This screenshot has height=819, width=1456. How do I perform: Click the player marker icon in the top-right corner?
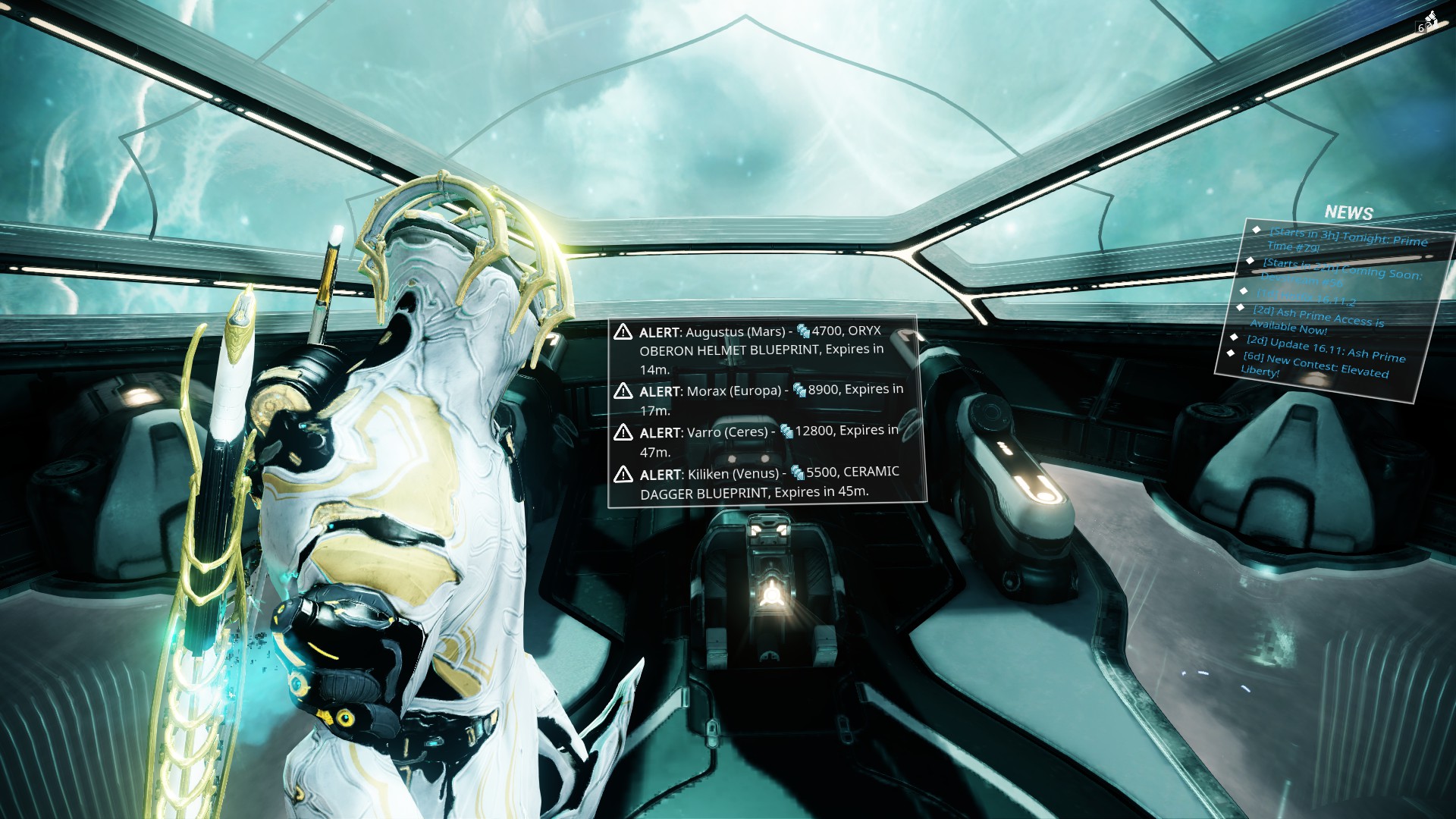coord(1432,16)
